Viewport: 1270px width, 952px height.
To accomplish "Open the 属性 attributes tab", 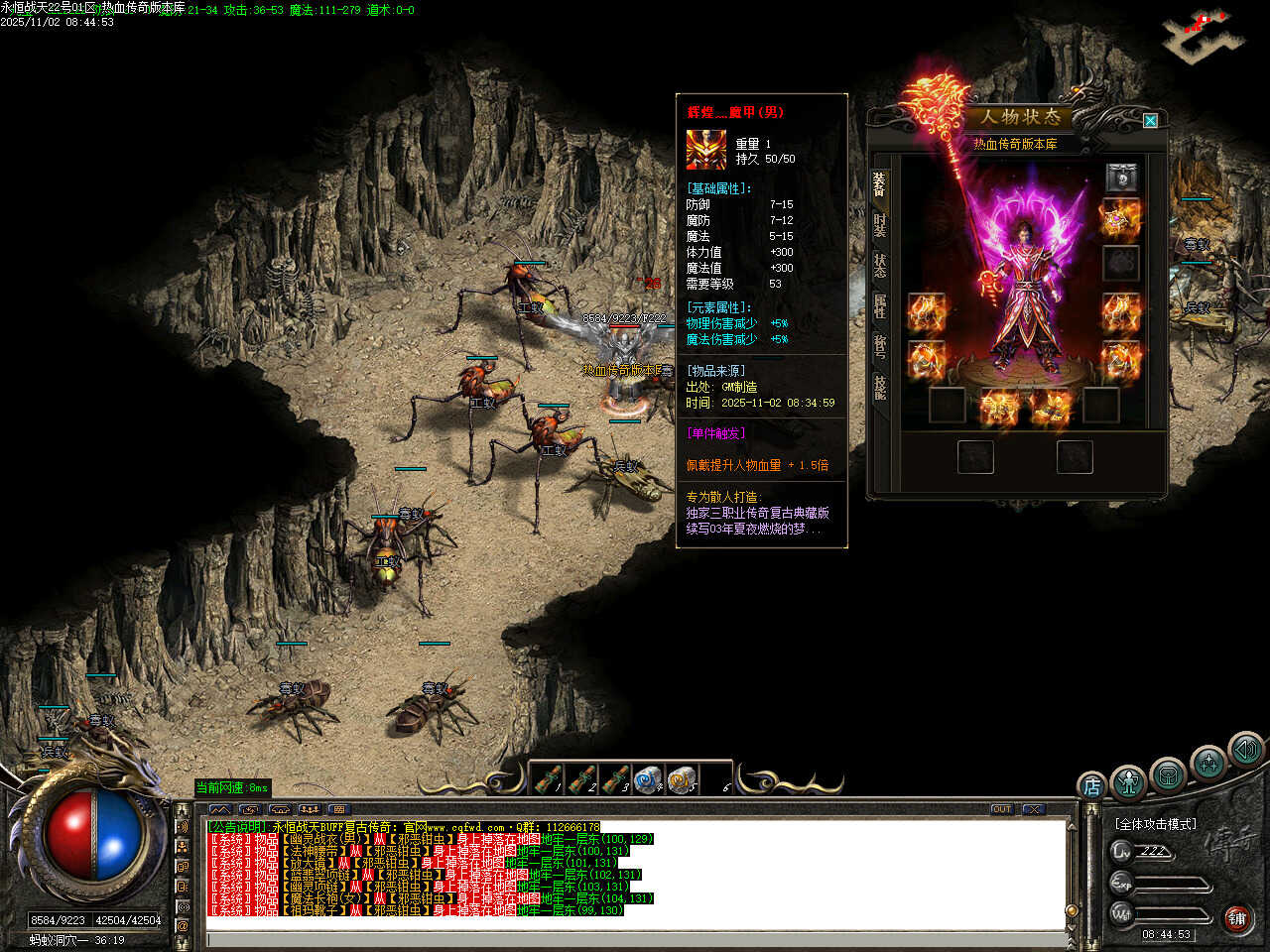I will point(880,305).
